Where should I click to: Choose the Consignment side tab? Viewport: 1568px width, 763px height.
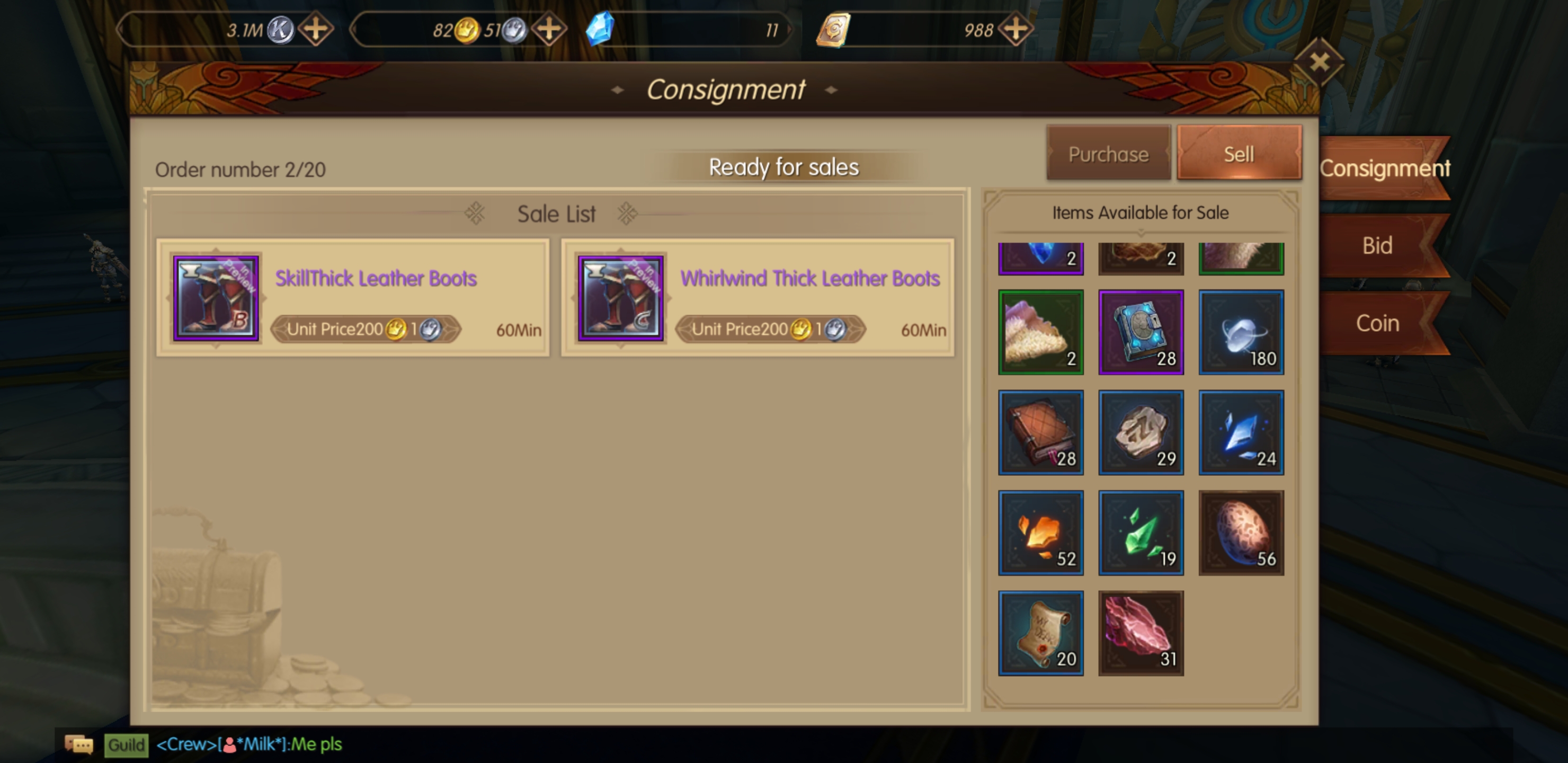click(x=1384, y=168)
